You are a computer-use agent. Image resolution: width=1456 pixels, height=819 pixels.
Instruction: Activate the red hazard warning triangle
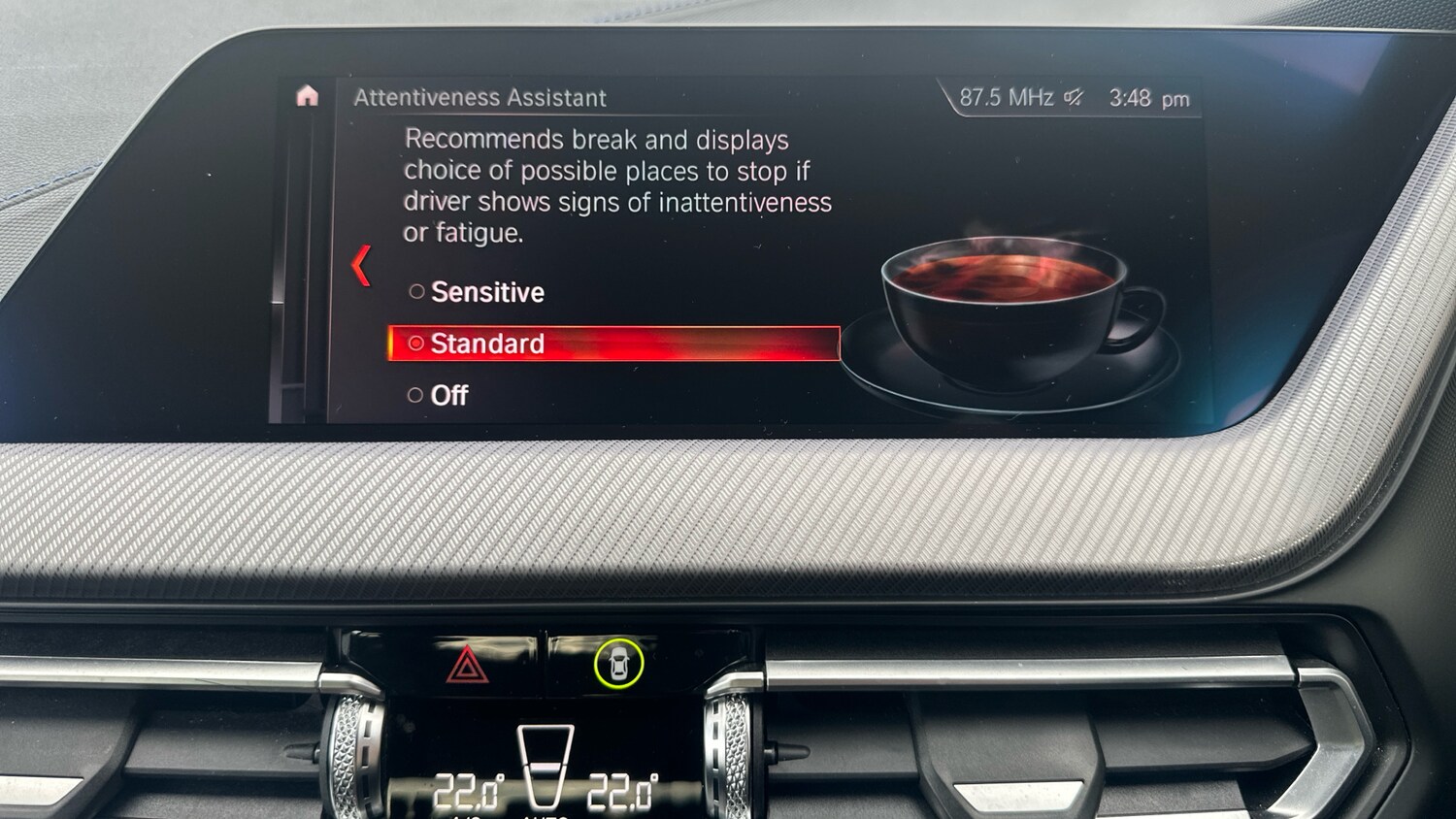(x=467, y=666)
